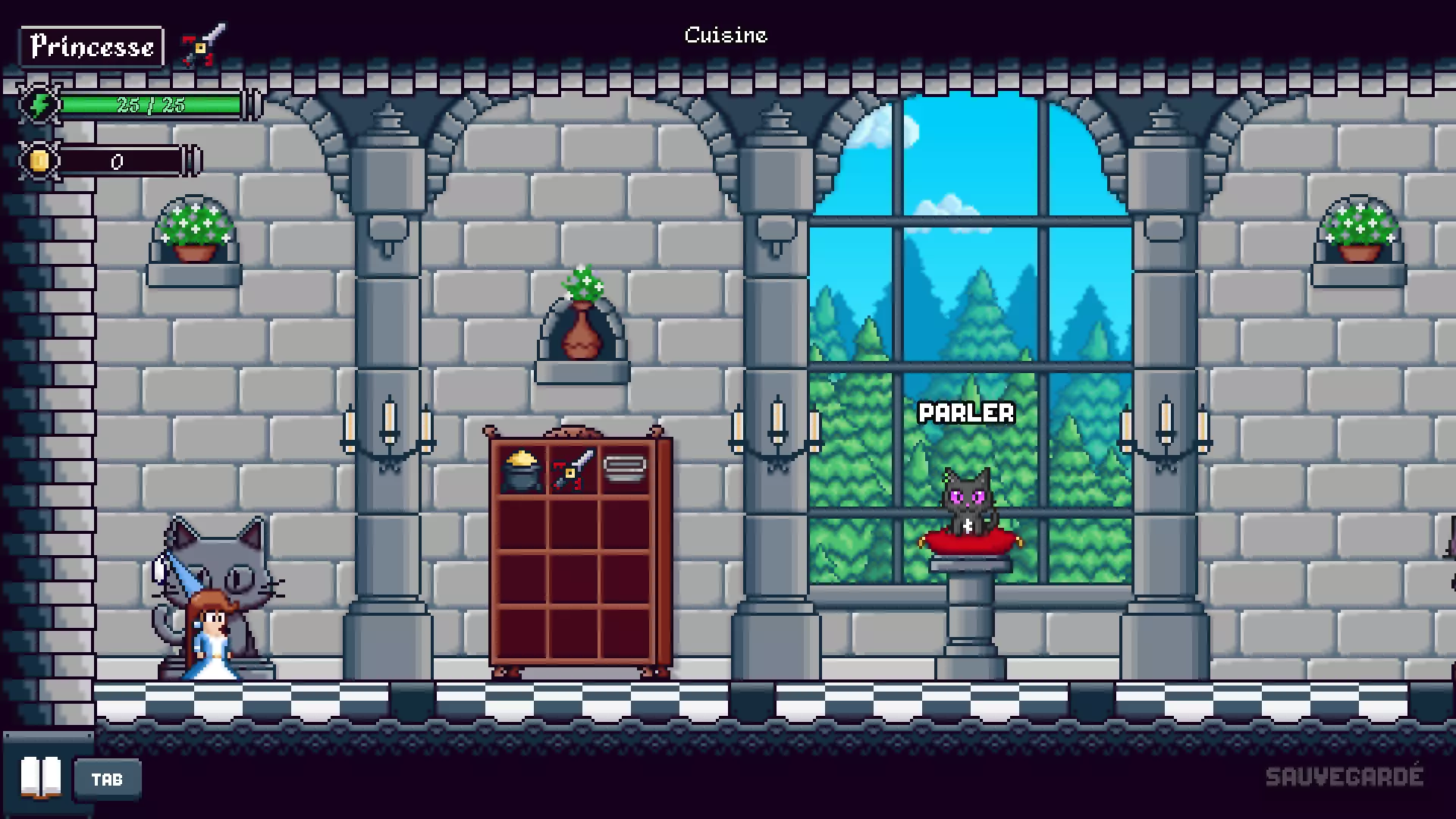Viewport: 1456px width, 819px height.
Task: Open the journal book icon bottom left
Action: pos(42,777)
